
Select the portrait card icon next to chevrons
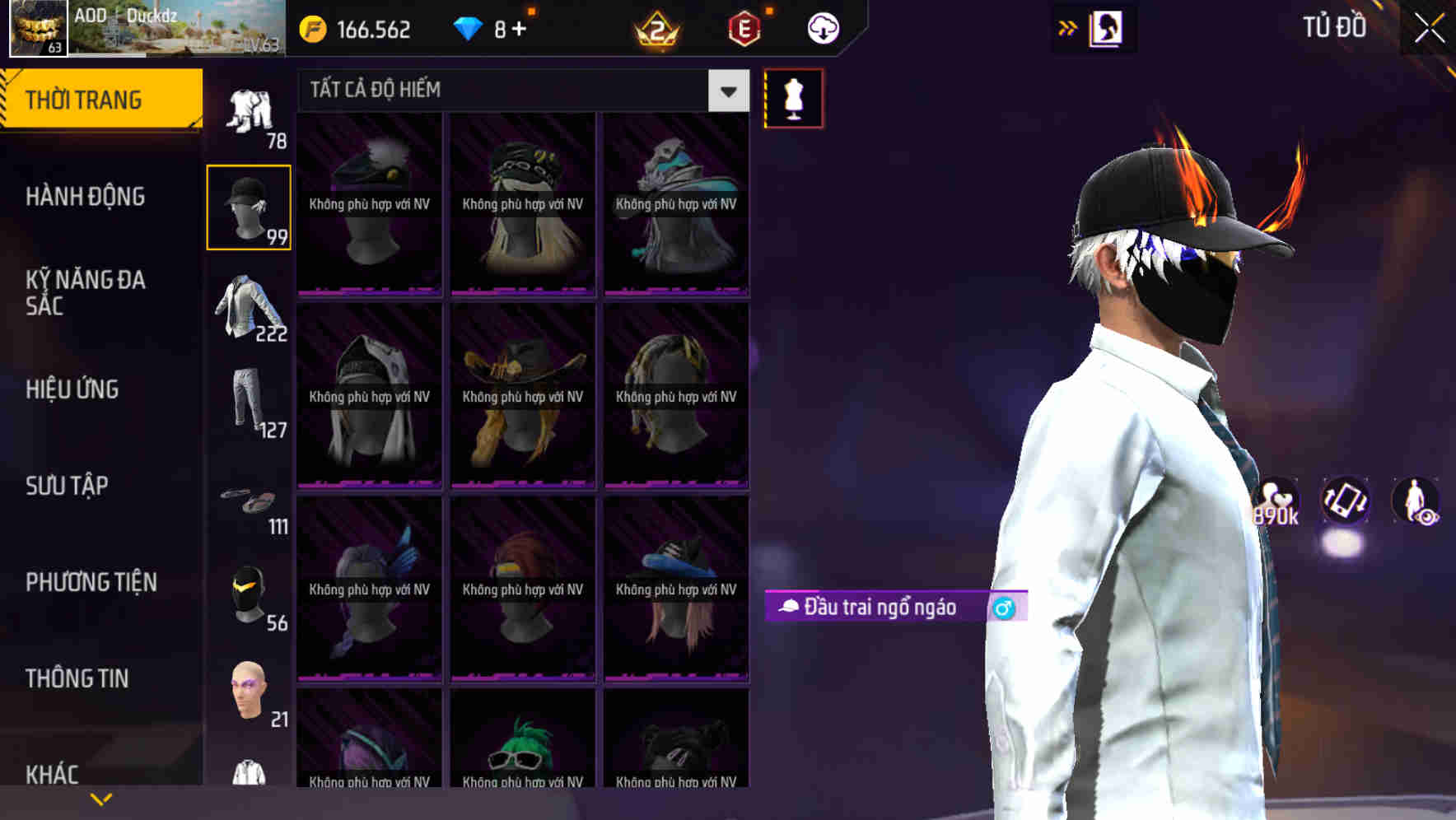pos(1105,27)
